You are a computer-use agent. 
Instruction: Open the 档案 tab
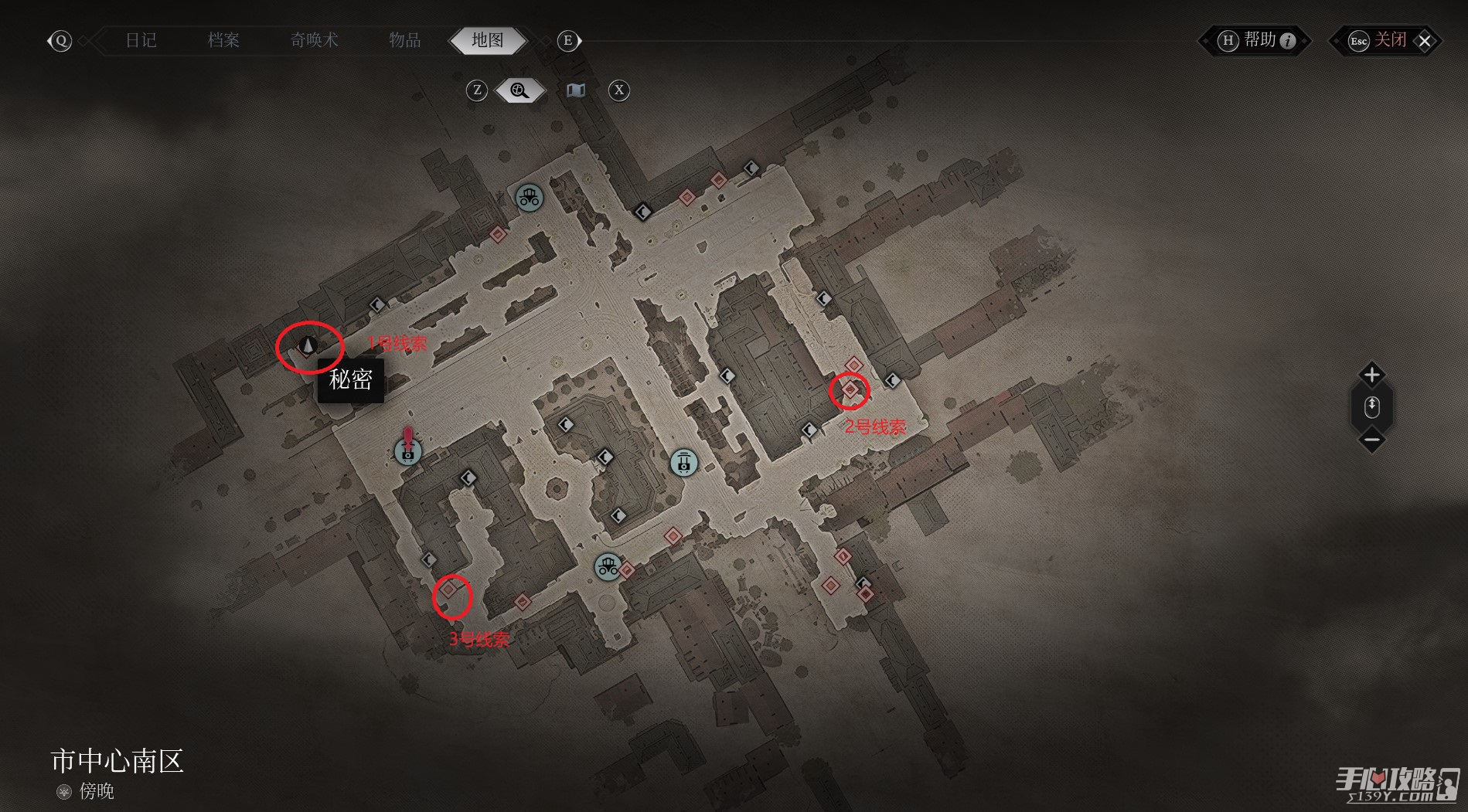pos(223,40)
